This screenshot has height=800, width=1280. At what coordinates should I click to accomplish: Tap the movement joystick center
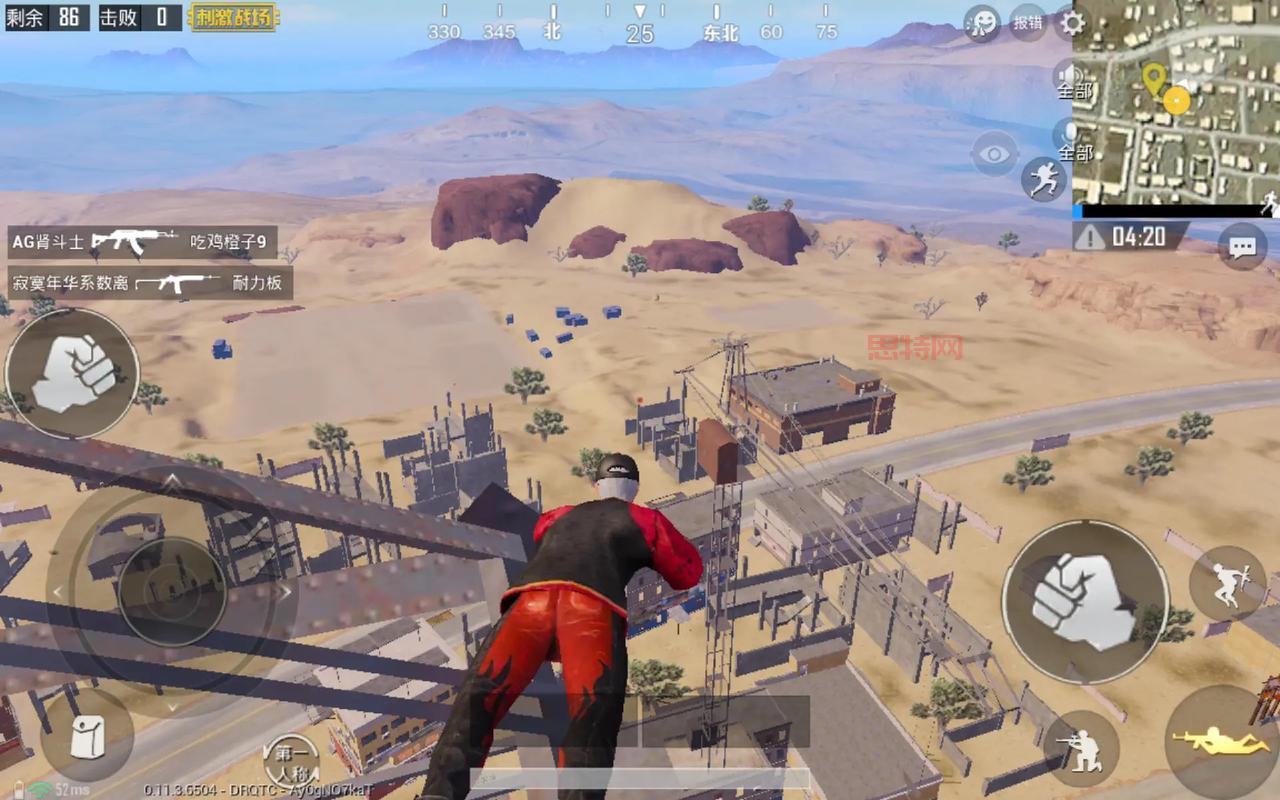pyautogui.click(x=172, y=592)
